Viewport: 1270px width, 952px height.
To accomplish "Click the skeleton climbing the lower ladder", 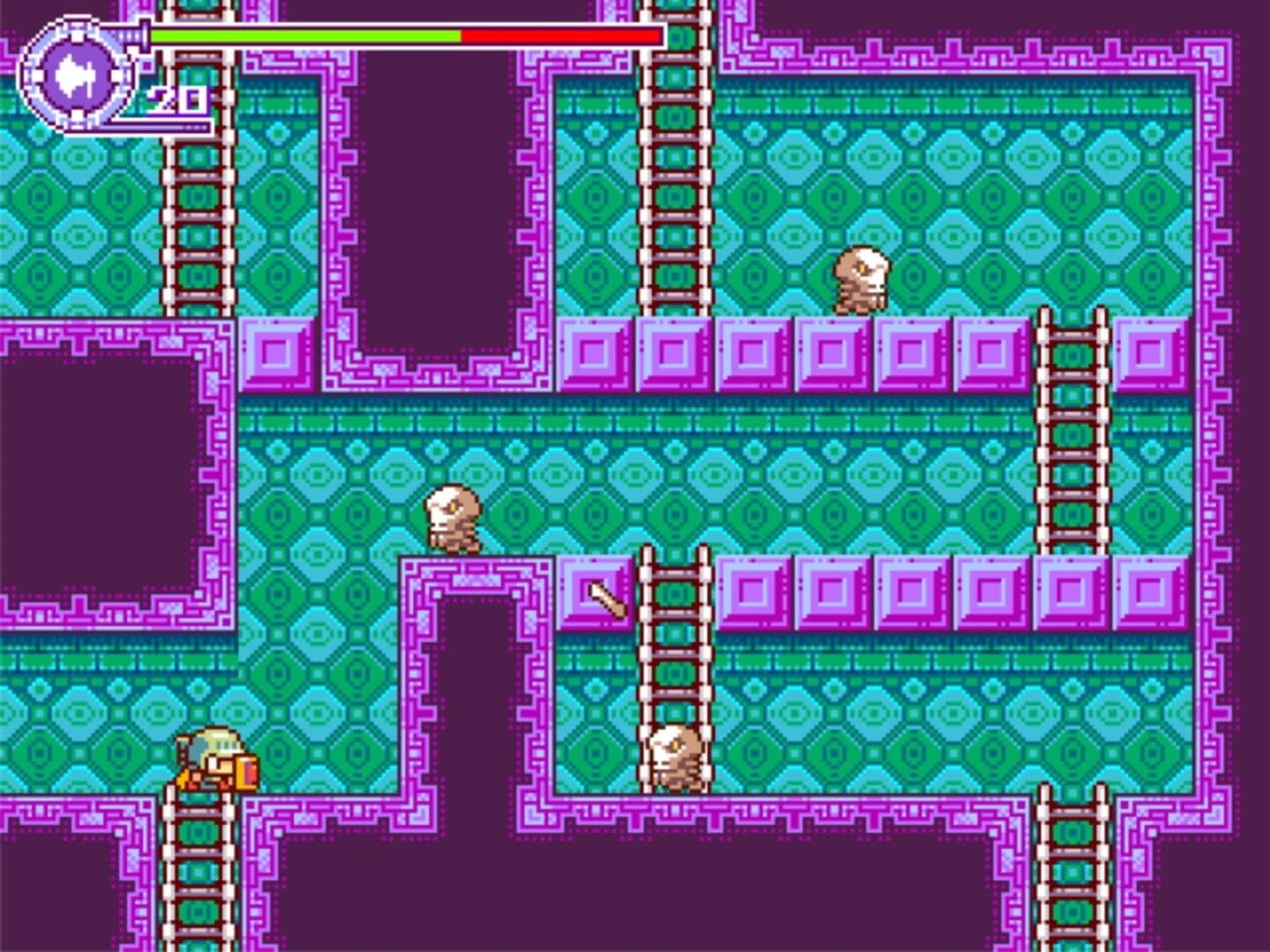I will click(x=677, y=758).
